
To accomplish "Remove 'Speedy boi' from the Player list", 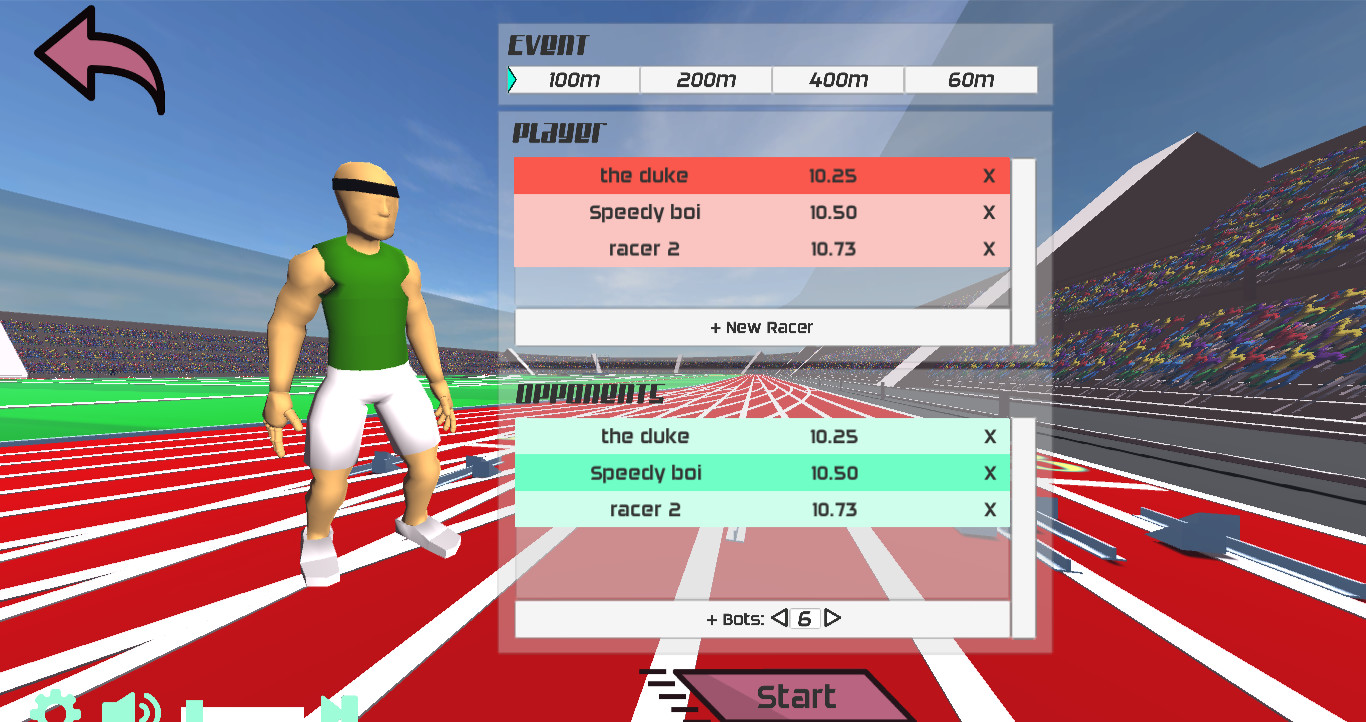I will click(x=989, y=212).
